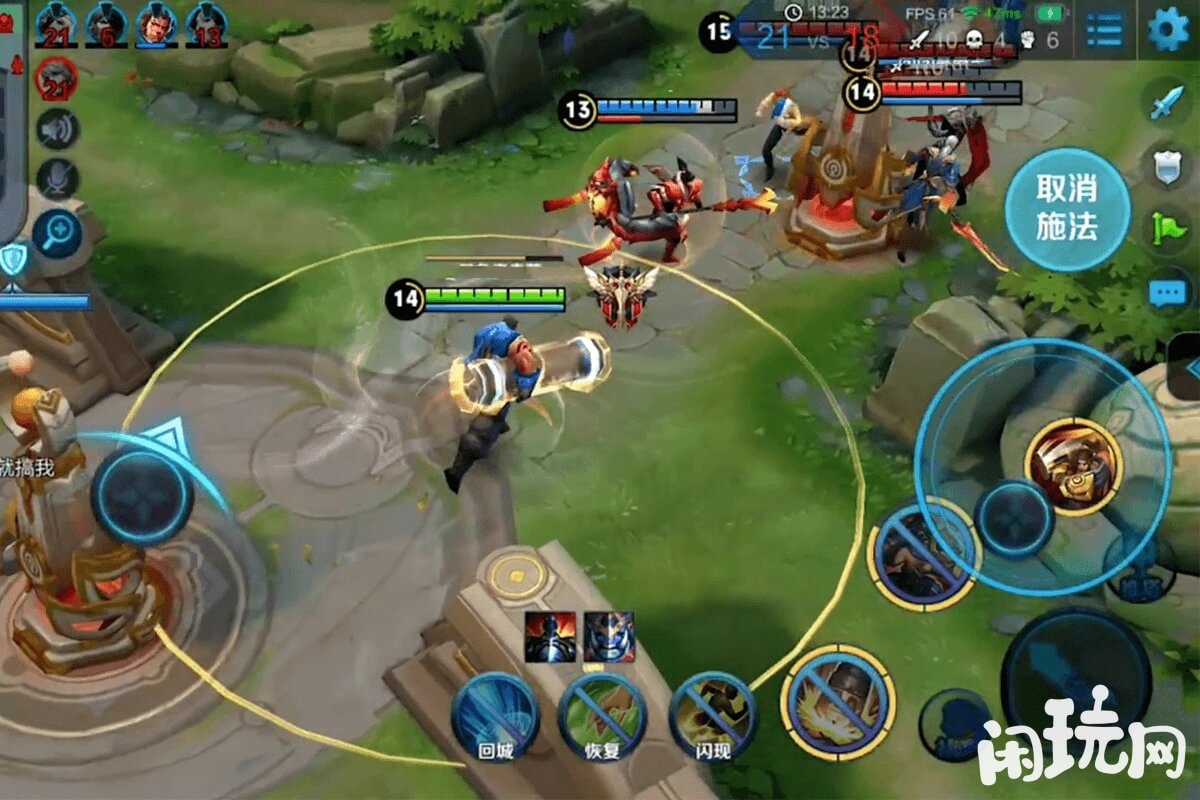Use the 恢复 restore ability
The image size is (1200, 800).
[602, 716]
